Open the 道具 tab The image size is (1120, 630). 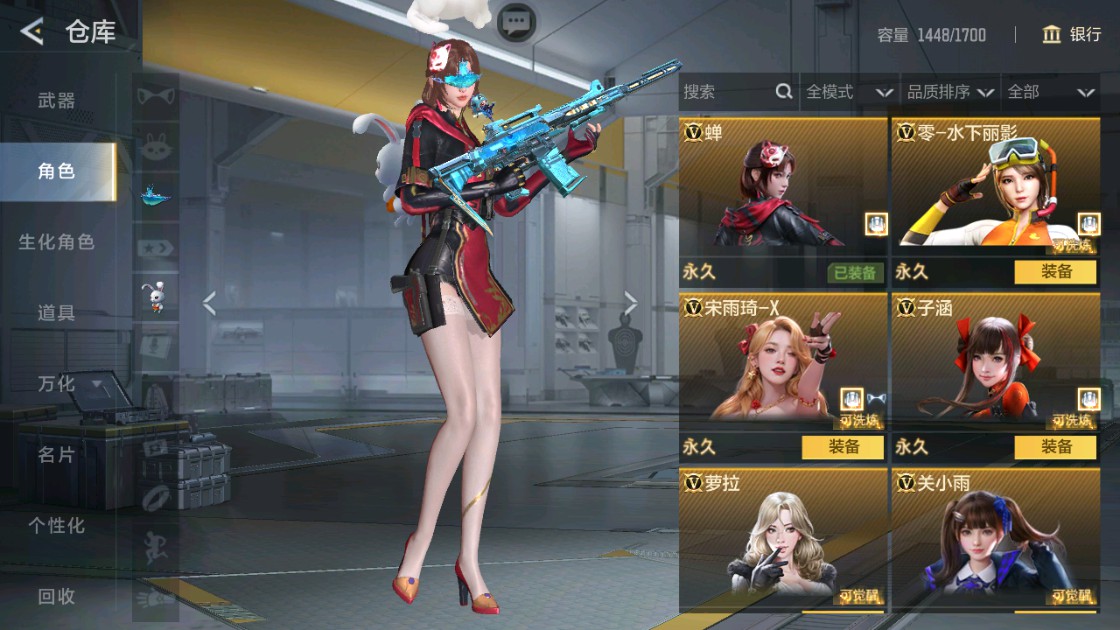coord(56,313)
